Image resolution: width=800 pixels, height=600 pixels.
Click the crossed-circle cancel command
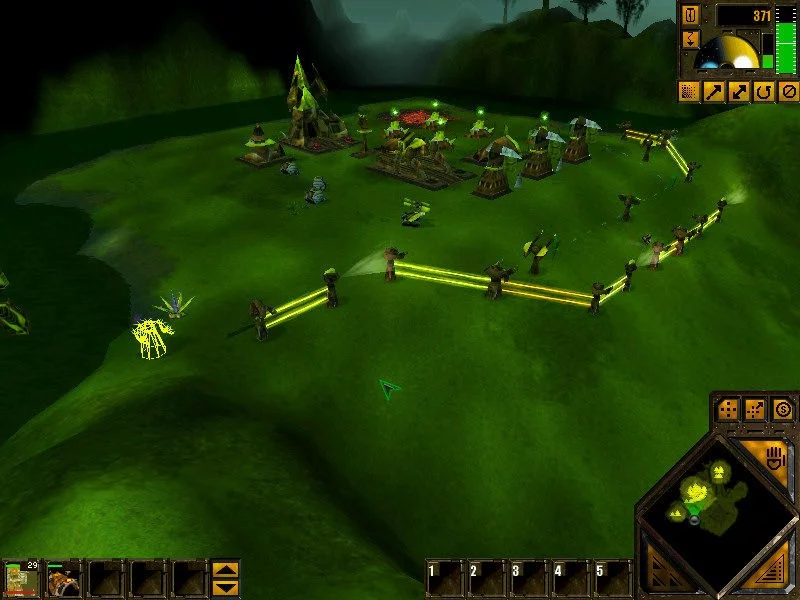pyautogui.click(x=788, y=92)
